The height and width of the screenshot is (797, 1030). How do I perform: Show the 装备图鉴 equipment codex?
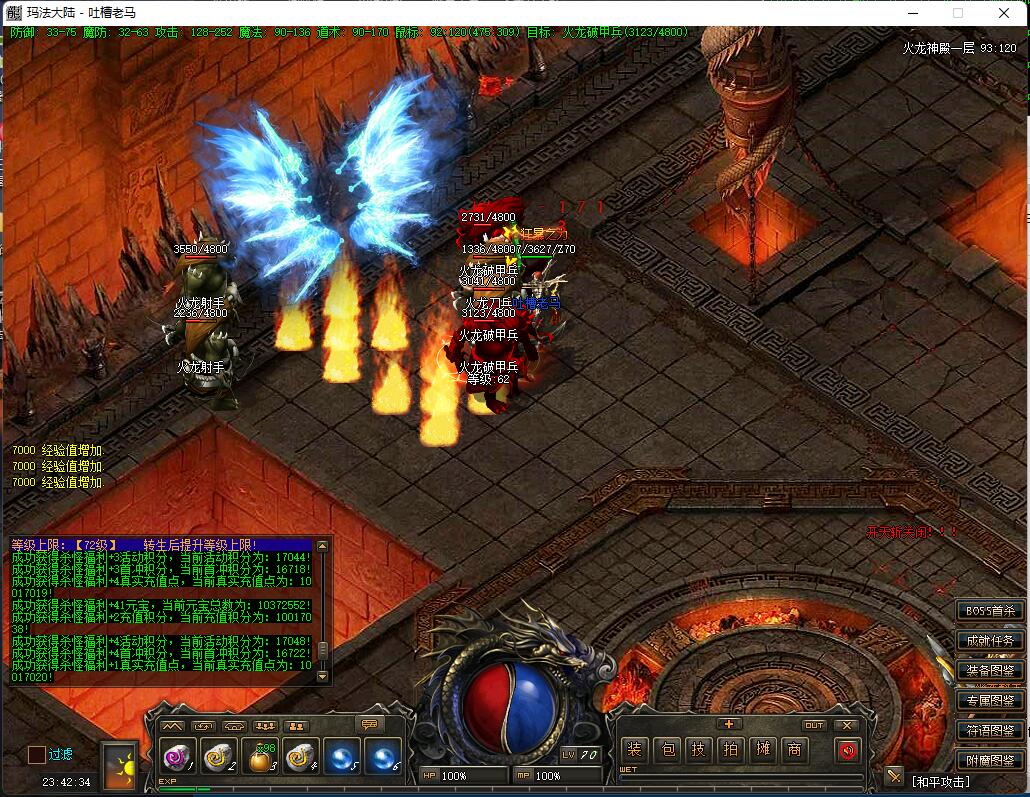(989, 670)
